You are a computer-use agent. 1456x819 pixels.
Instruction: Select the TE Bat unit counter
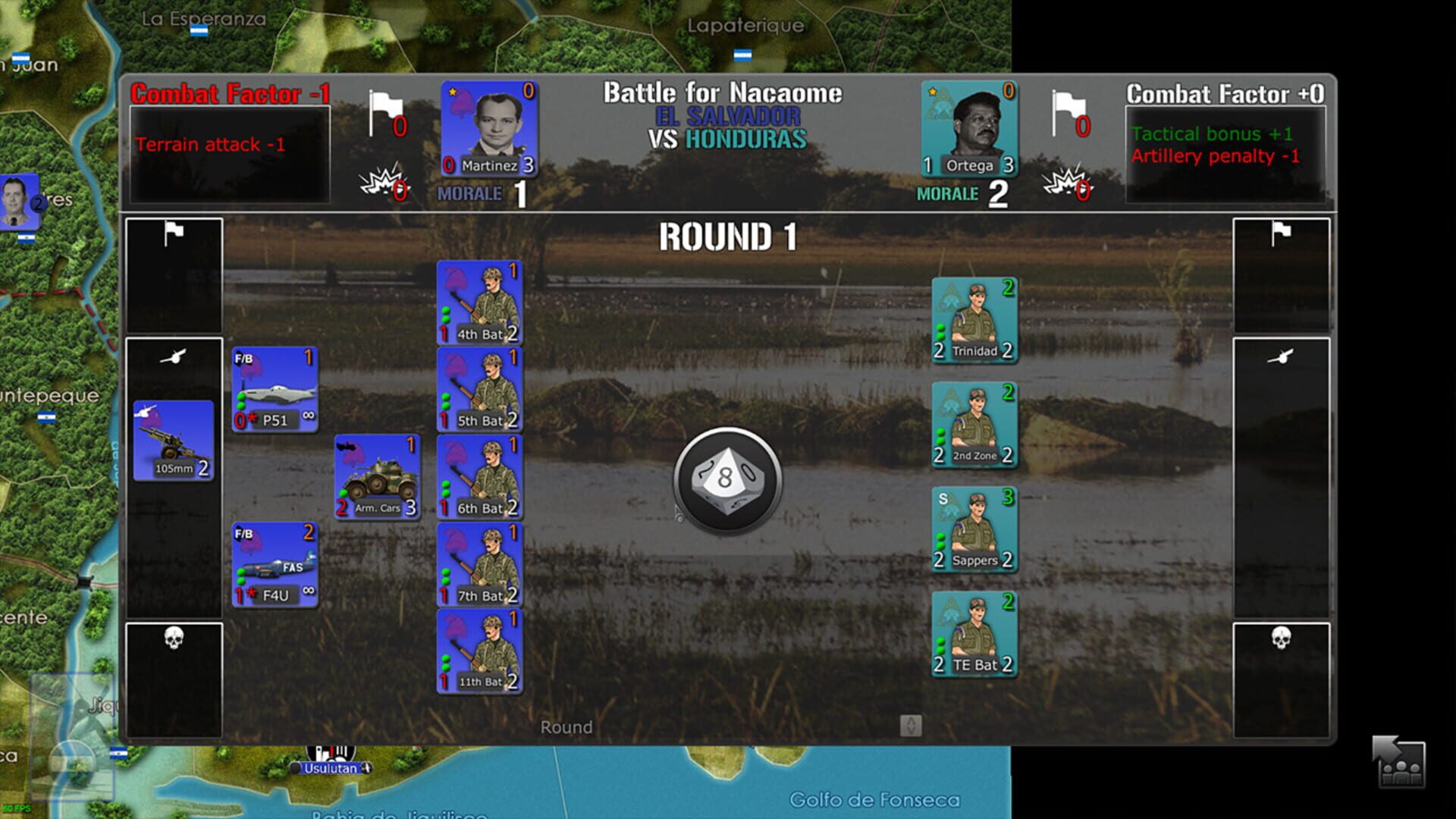974,633
